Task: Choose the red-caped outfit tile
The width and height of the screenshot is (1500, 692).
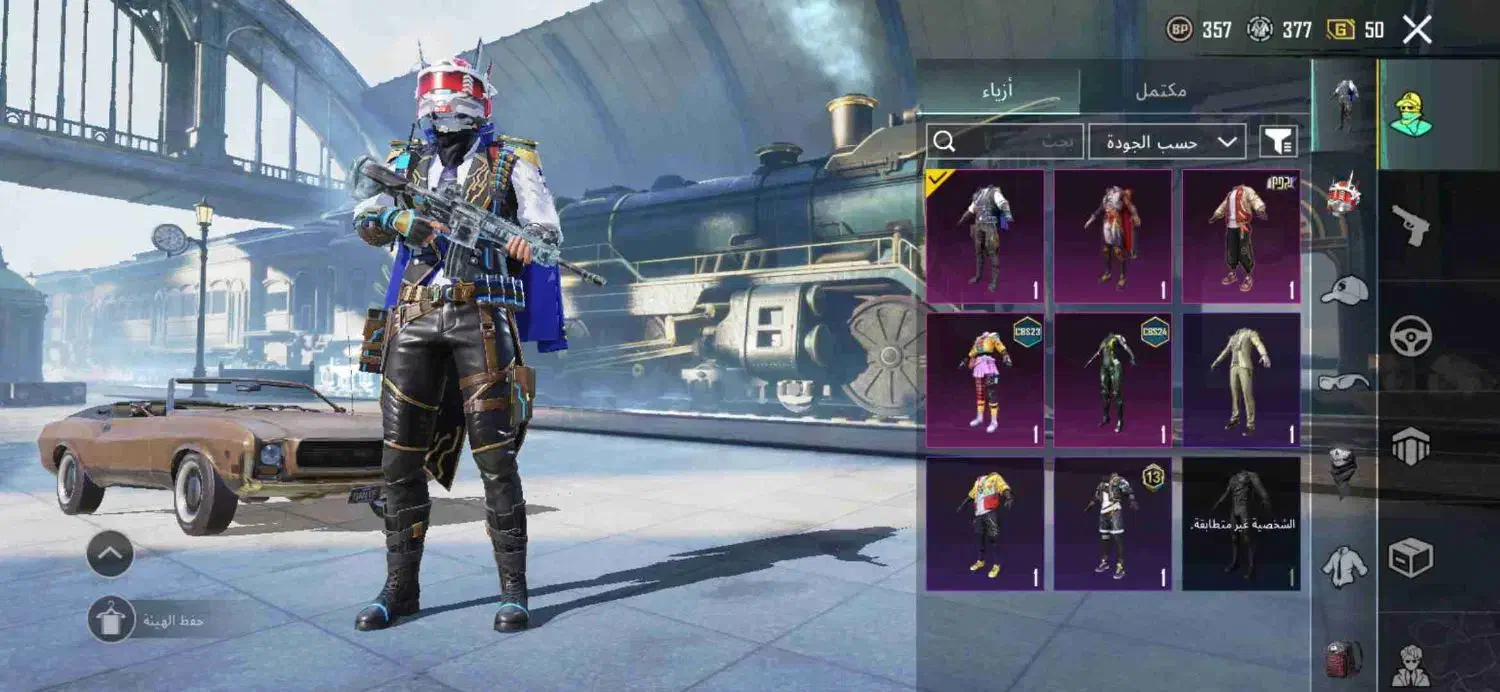Action: click(1113, 236)
